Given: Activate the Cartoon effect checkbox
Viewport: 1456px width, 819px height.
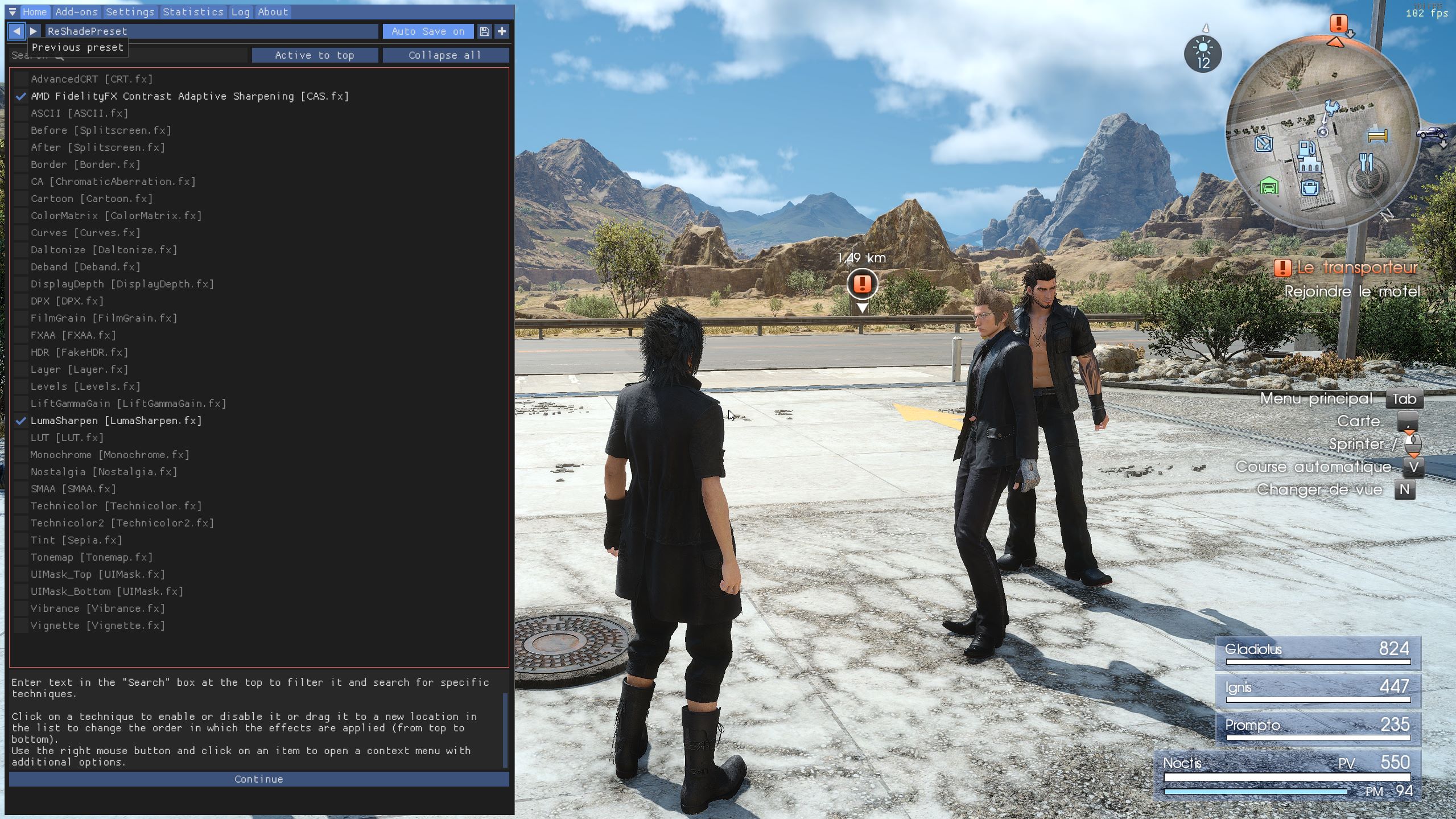Looking at the screenshot, I should click(21, 199).
